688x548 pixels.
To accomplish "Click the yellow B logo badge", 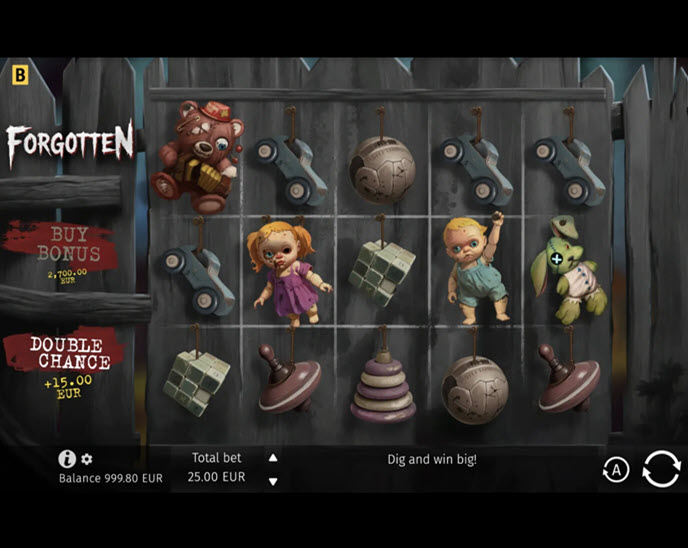I will click(20, 74).
